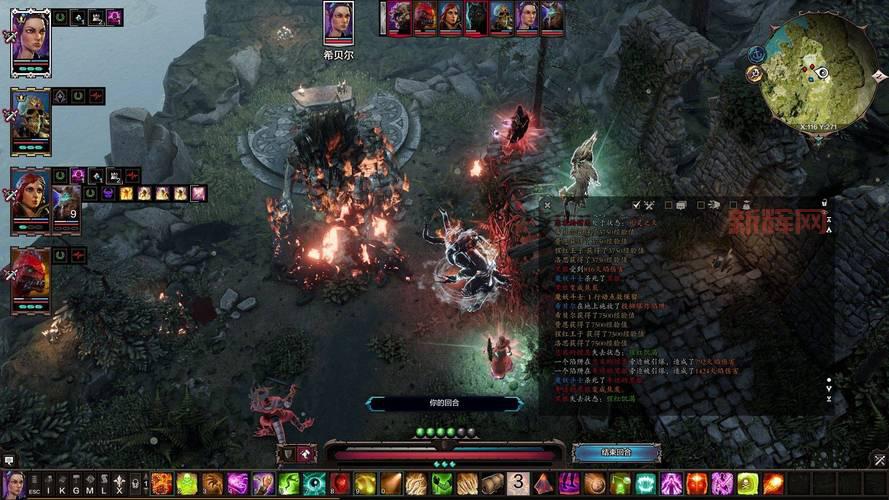The width and height of the screenshot is (889, 500).
Task: Activate the green eye skill on hotbar
Action: tap(314, 484)
